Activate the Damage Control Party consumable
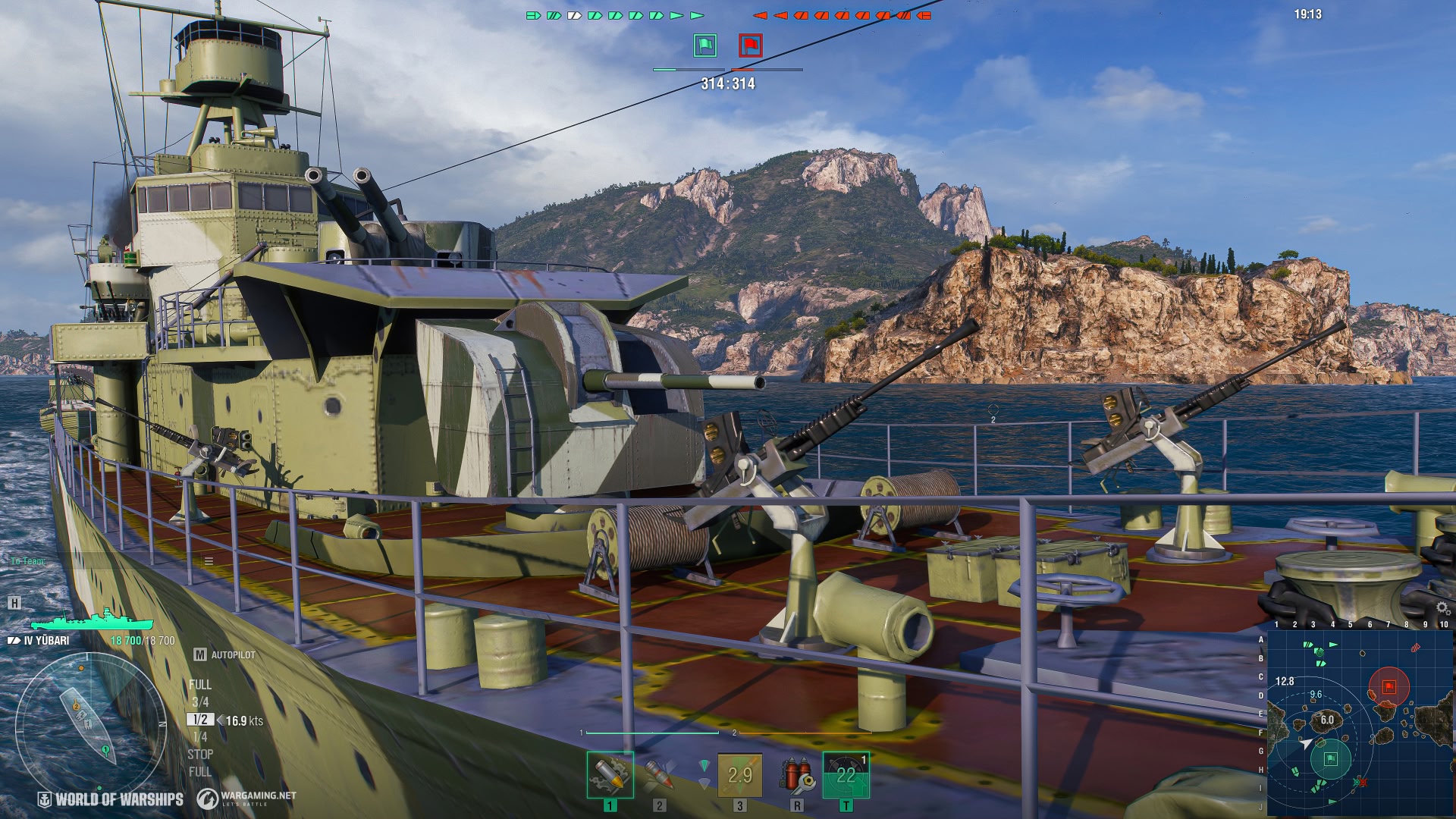The image size is (1456, 819). click(796, 775)
